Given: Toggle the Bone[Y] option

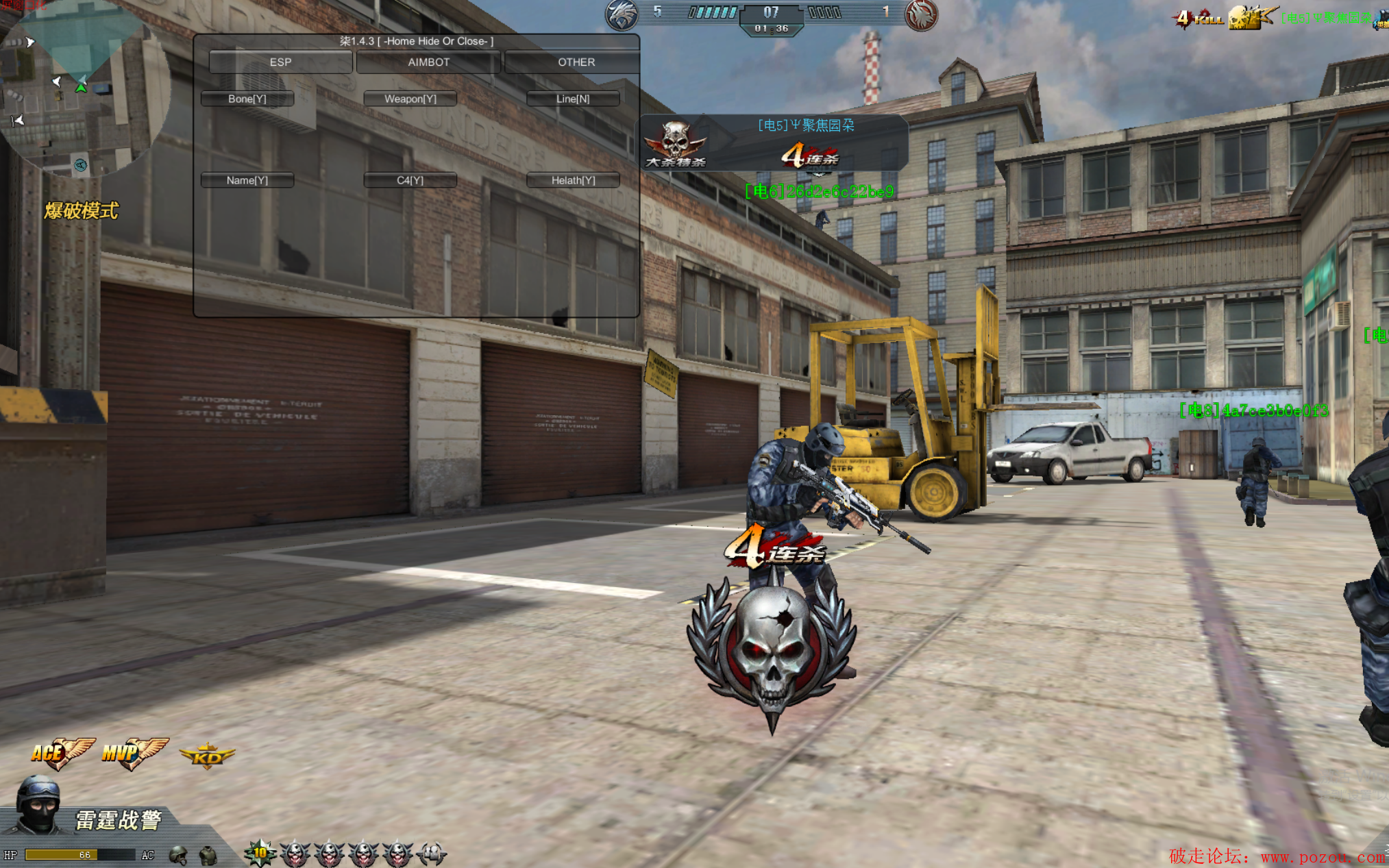Looking at the screenshot, I should (247, 99).
